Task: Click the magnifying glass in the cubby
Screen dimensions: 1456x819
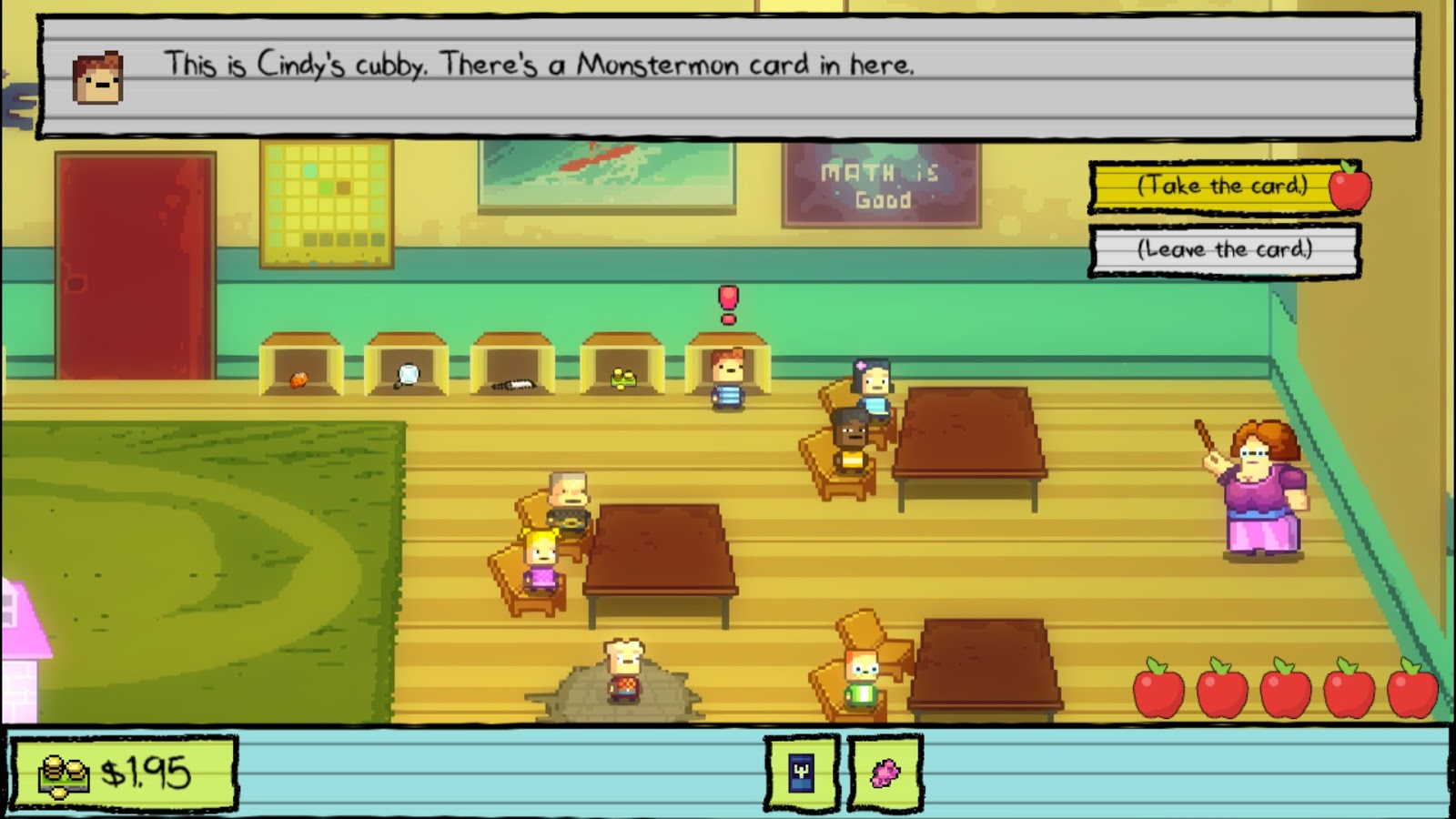Action: tap(407, 374)
